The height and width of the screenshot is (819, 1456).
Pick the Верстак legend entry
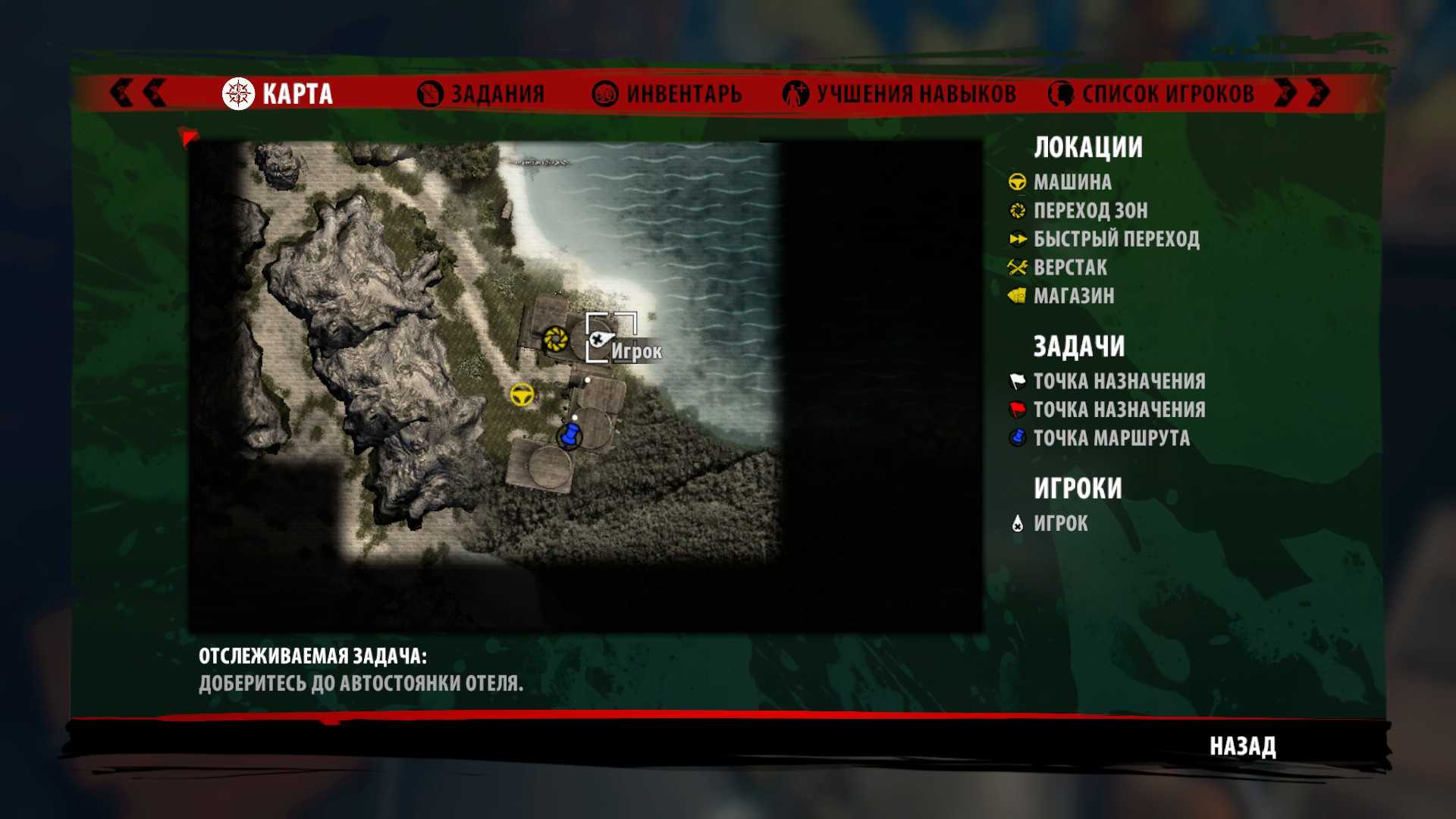(x=1069, y=268)
